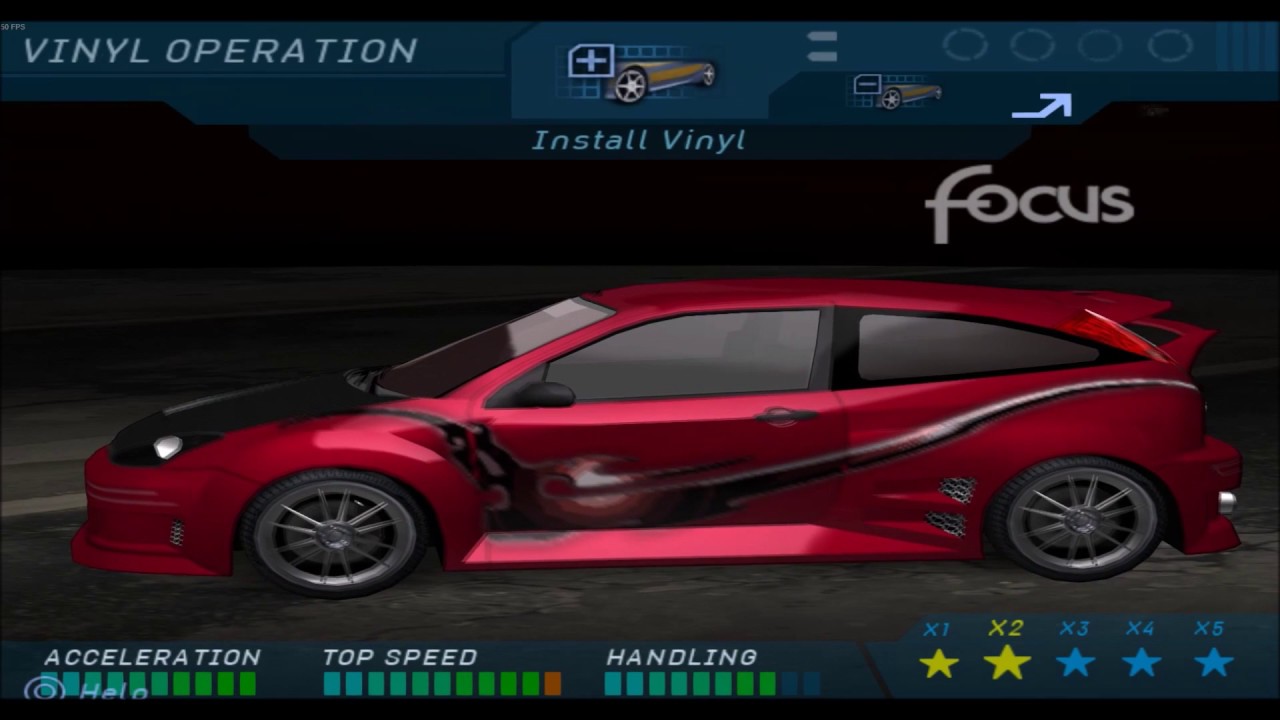Open the third circular slot selector
Screen dimensions: 1280x720
pyautogui.click(x=1098, y=44)
